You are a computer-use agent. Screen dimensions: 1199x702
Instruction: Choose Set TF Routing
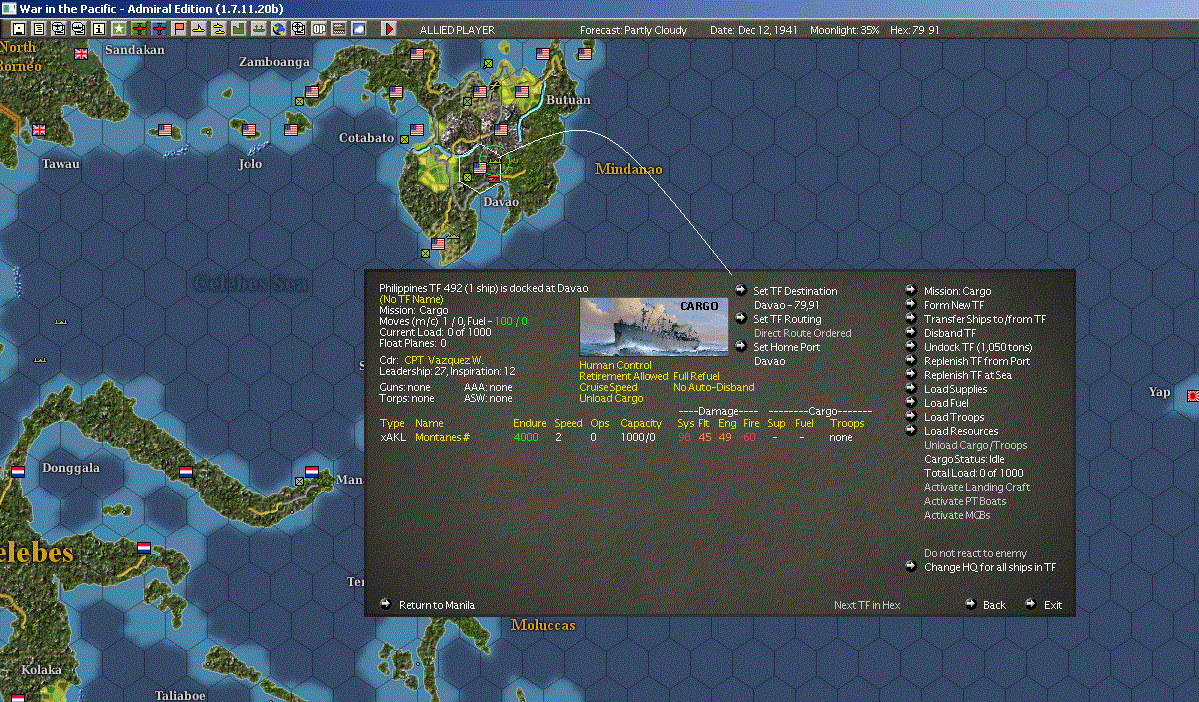tap(786, 319)
